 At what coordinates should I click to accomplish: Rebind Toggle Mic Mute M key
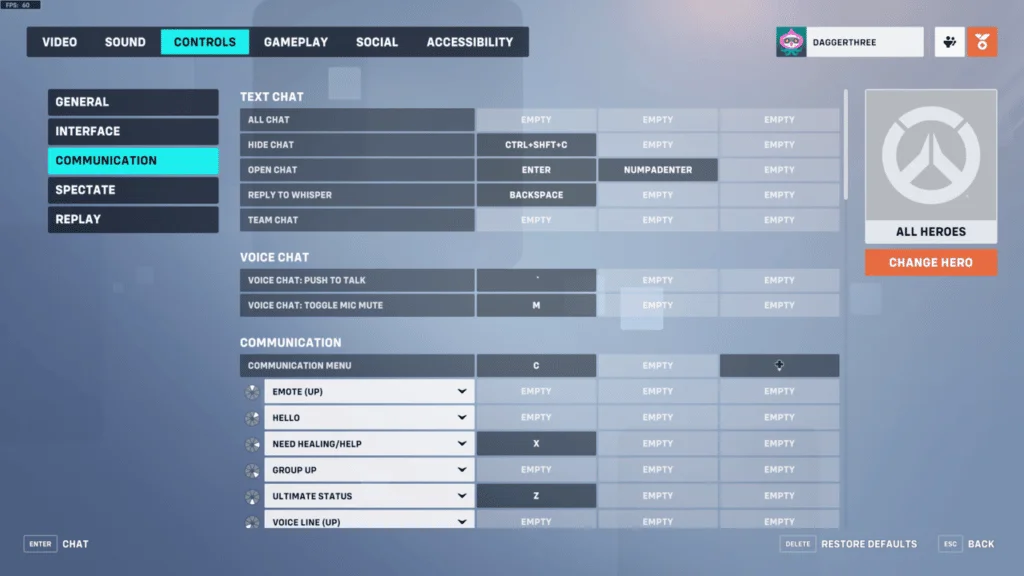point(536,305)
